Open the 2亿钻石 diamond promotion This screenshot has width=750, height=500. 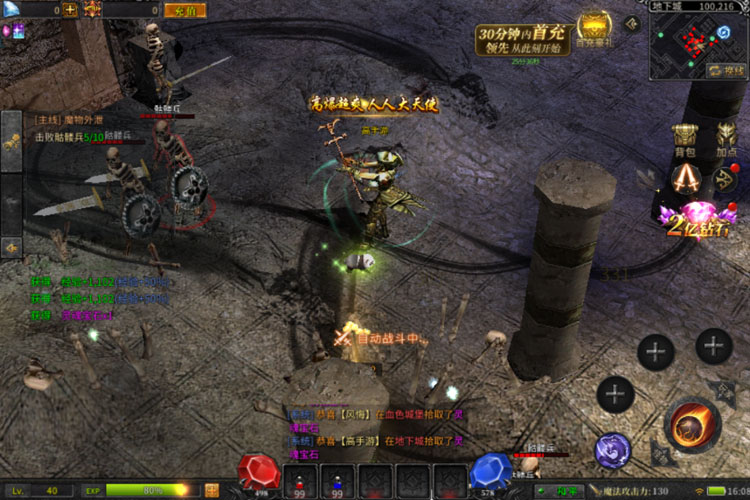[x=688, y=219]
